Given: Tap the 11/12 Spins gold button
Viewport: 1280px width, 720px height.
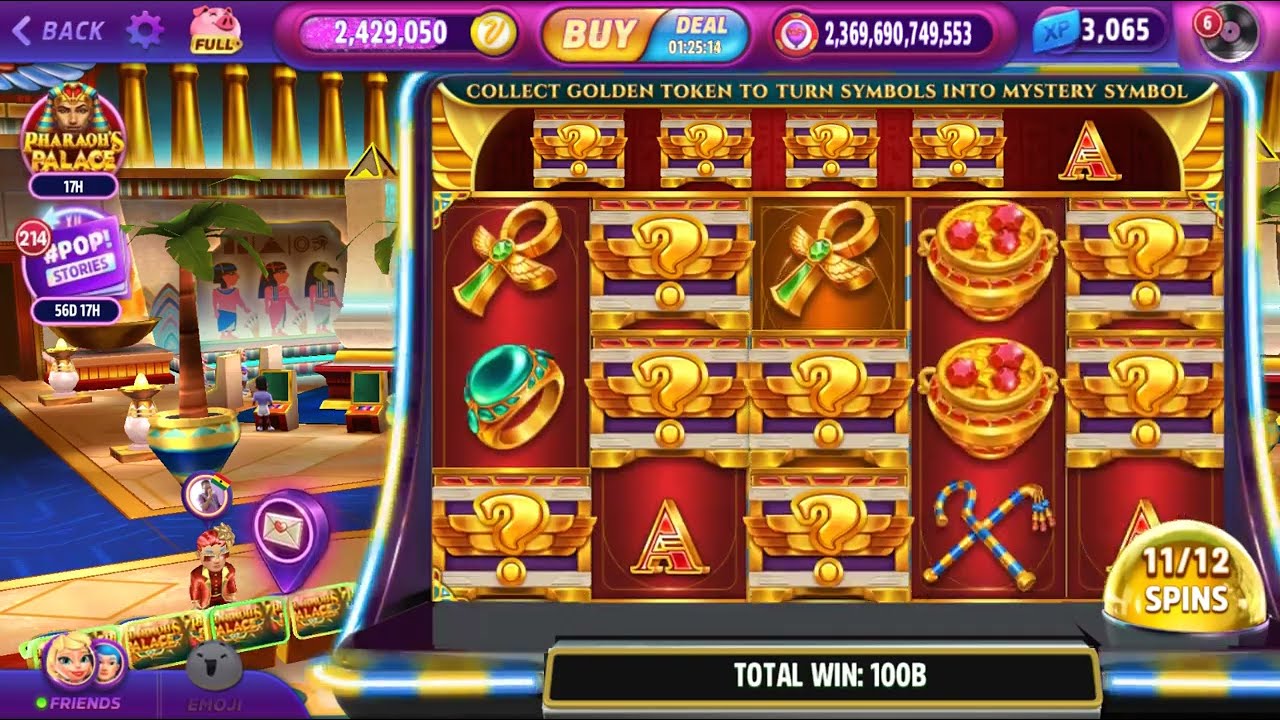Looking at the screenshot, I should 1184,580.
